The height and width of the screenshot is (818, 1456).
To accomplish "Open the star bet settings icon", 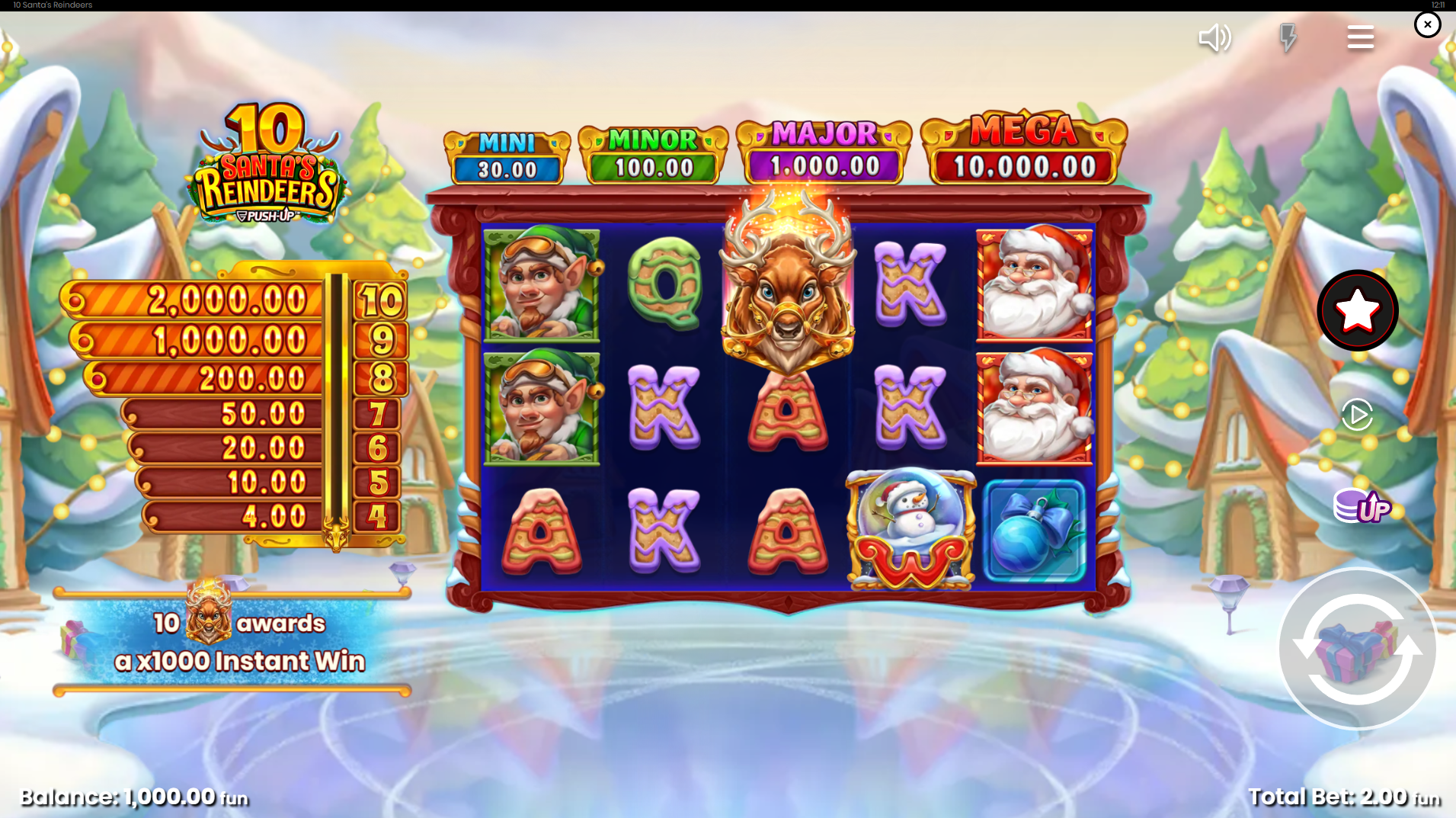I will (1357, 309).
